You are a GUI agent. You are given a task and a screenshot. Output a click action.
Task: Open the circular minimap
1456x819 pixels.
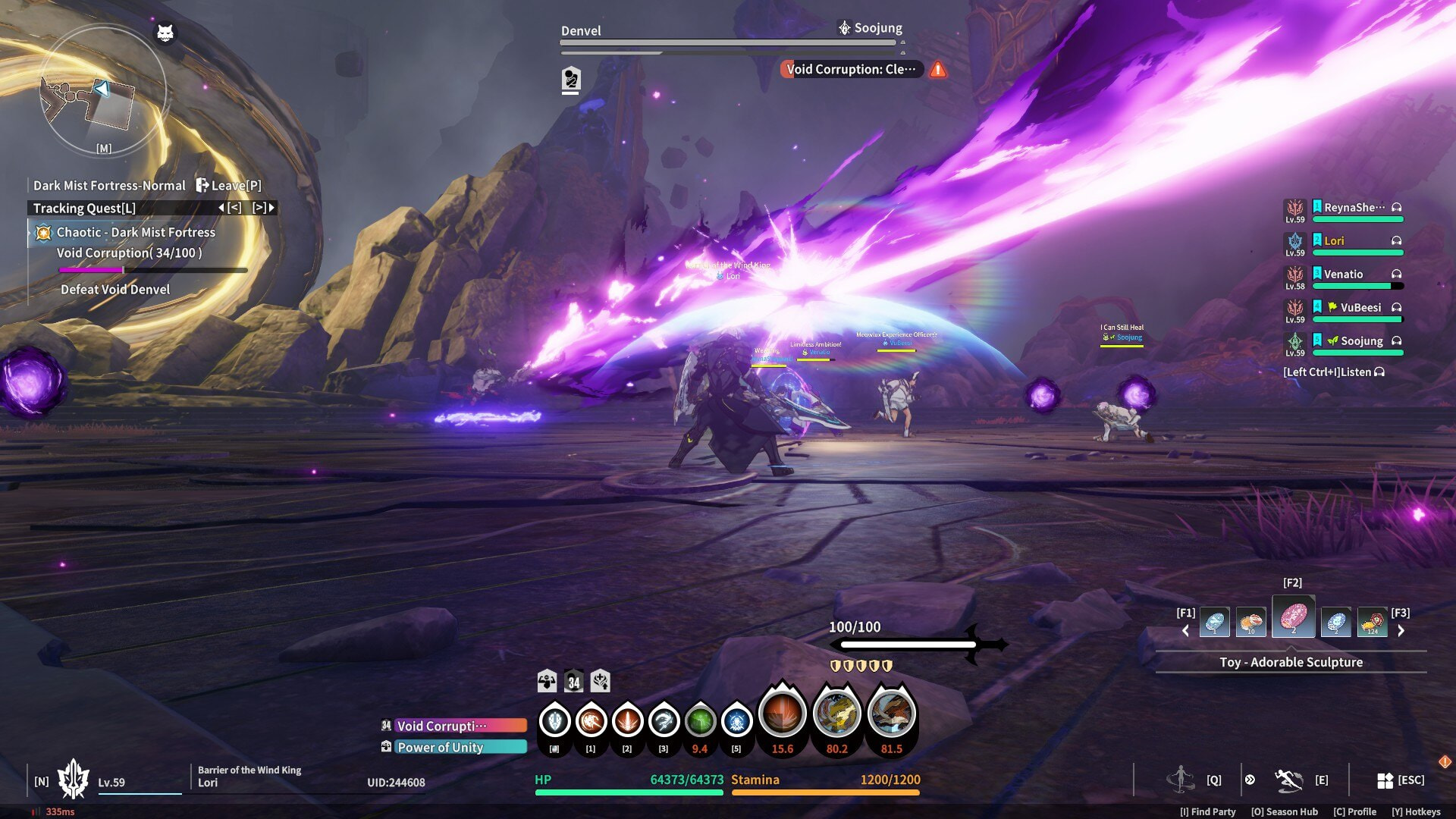click(102, 91)
